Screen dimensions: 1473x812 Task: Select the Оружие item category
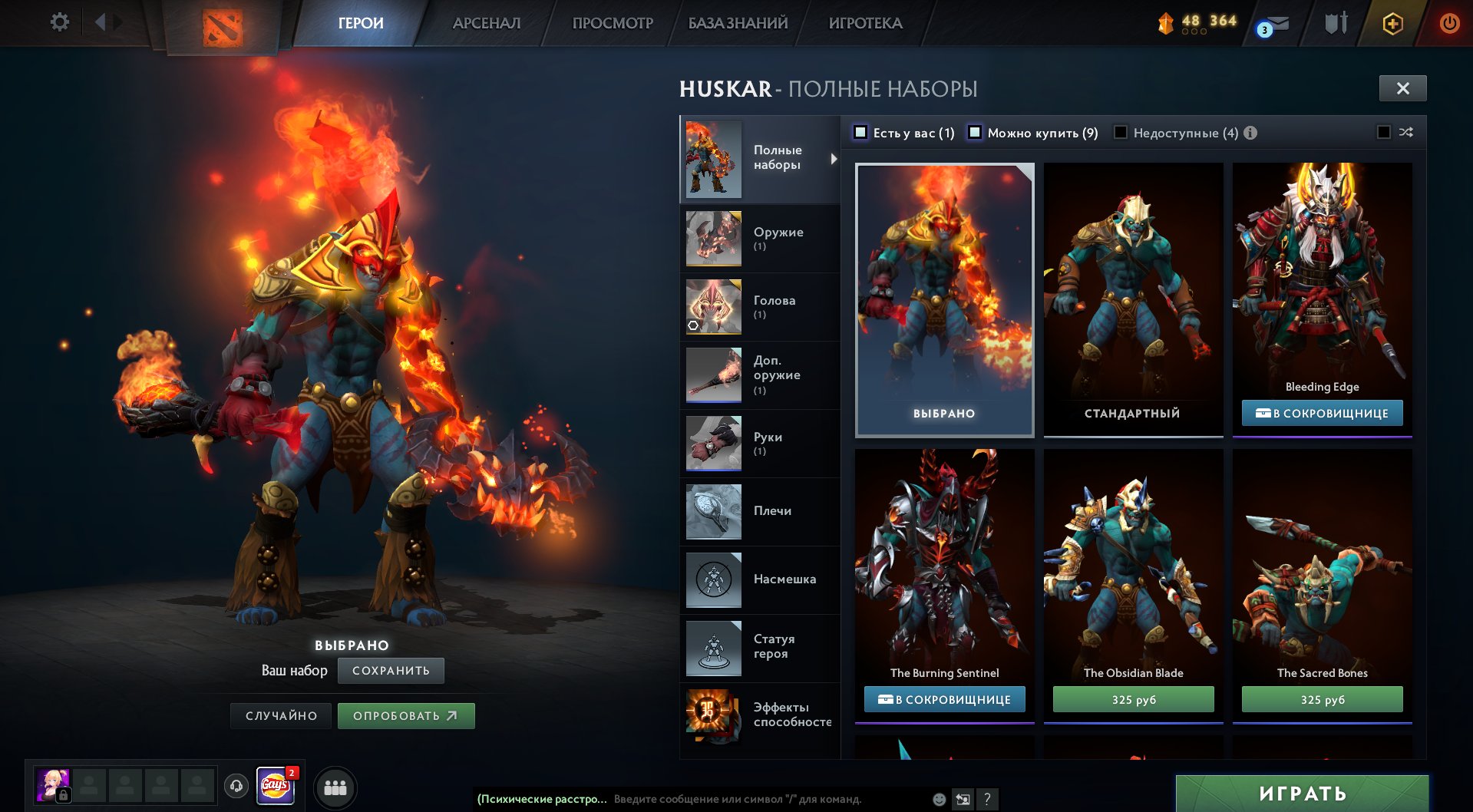(759, 239)
